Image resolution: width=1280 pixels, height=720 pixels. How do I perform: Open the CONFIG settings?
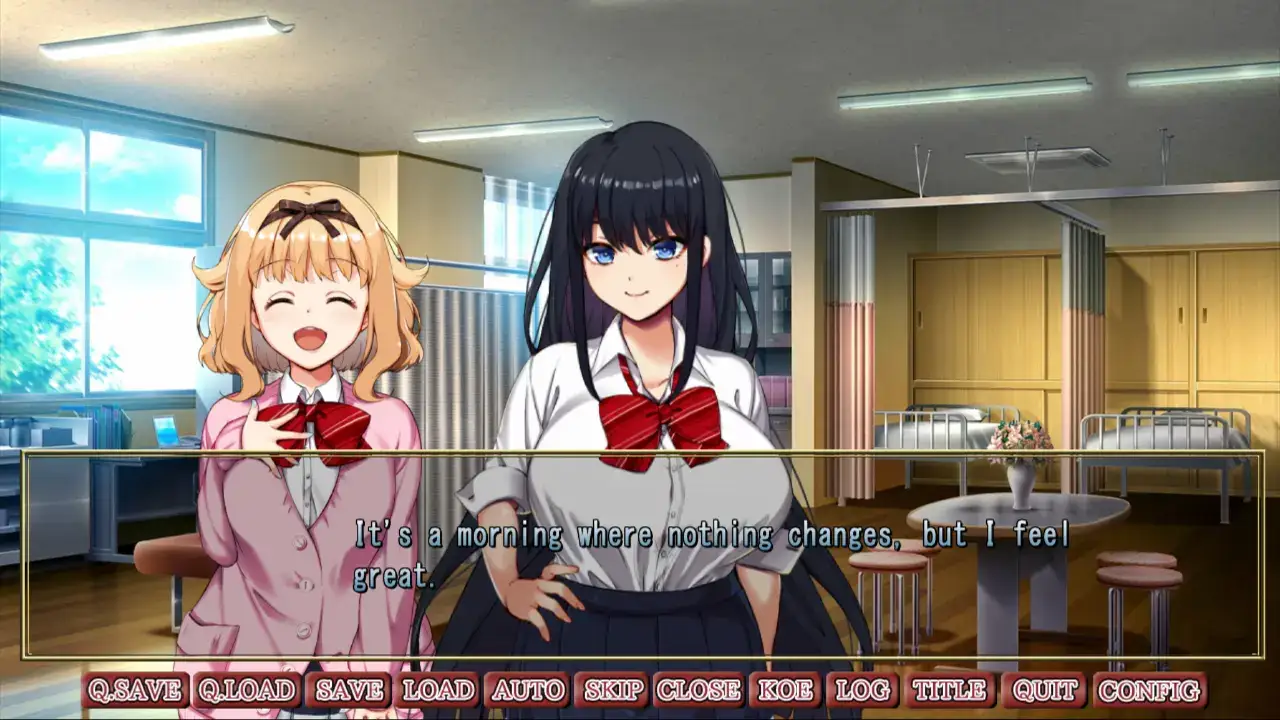click(1149, 690)
